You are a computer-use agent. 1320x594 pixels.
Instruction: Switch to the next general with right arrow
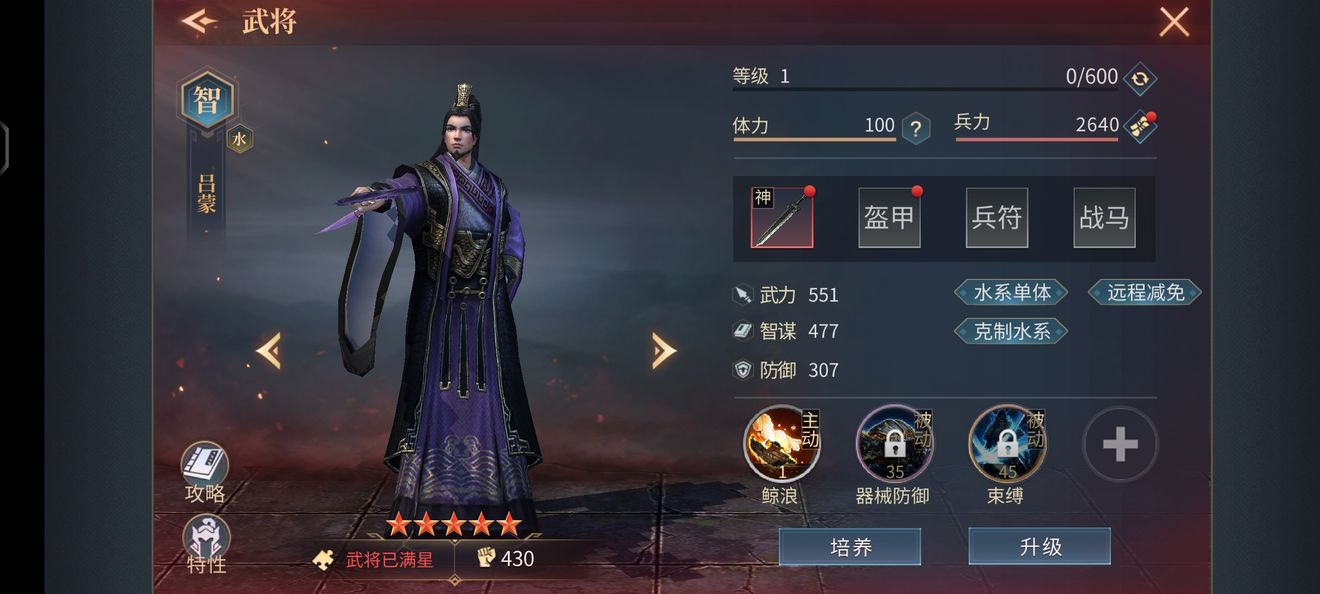pyautogui.click(x=663, y=350)
